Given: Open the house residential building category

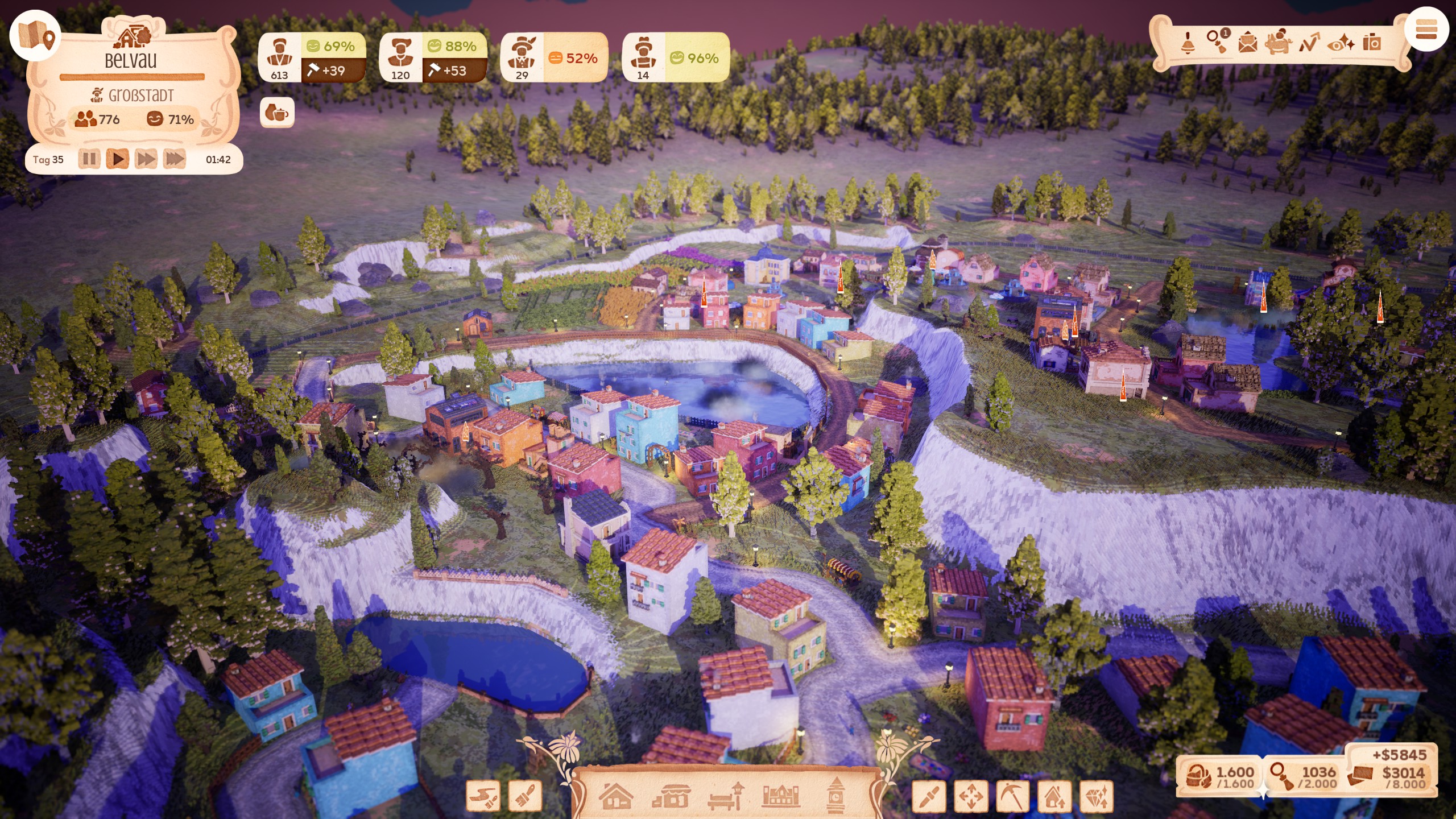Looking at the screenshot, I should tap(617, 796).
